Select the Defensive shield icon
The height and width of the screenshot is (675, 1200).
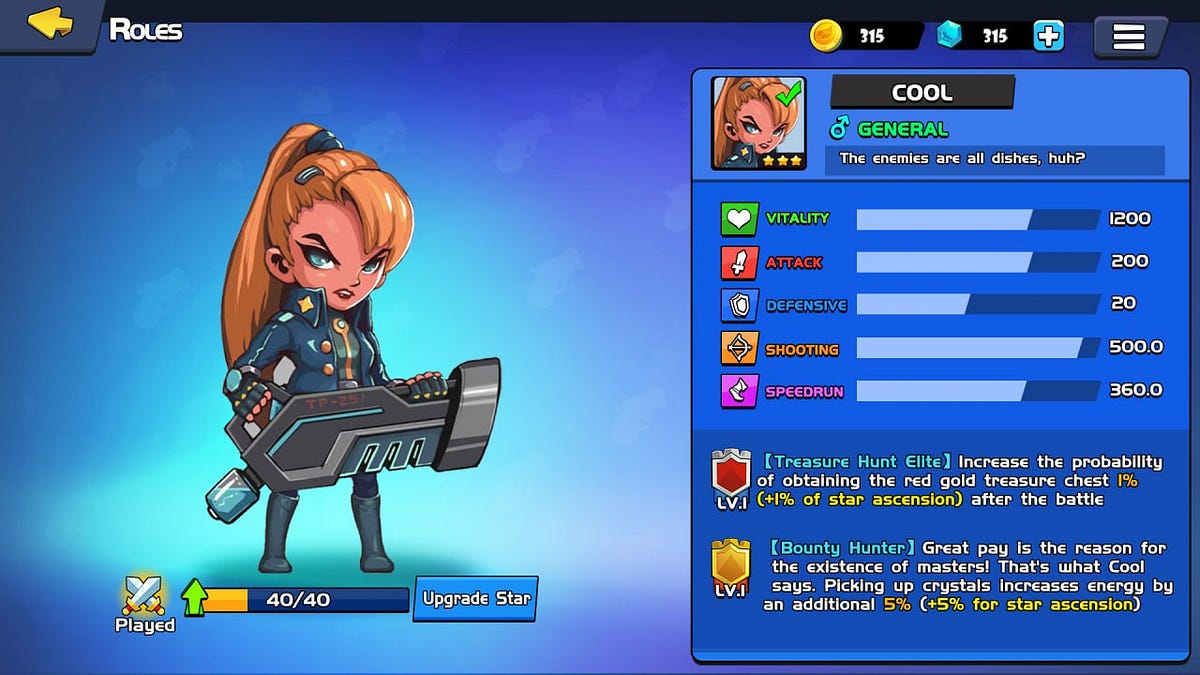[x=739, y=305]
